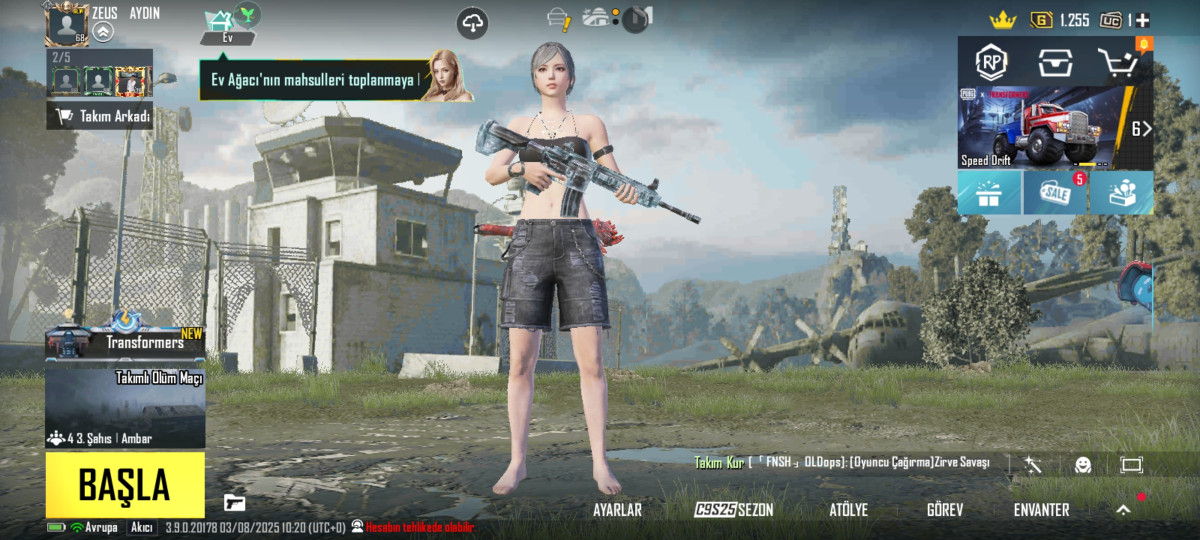This screenshot has height=540, width=1200.
Task: Open the ATÖLYE workshop
Action: (848, 510)
